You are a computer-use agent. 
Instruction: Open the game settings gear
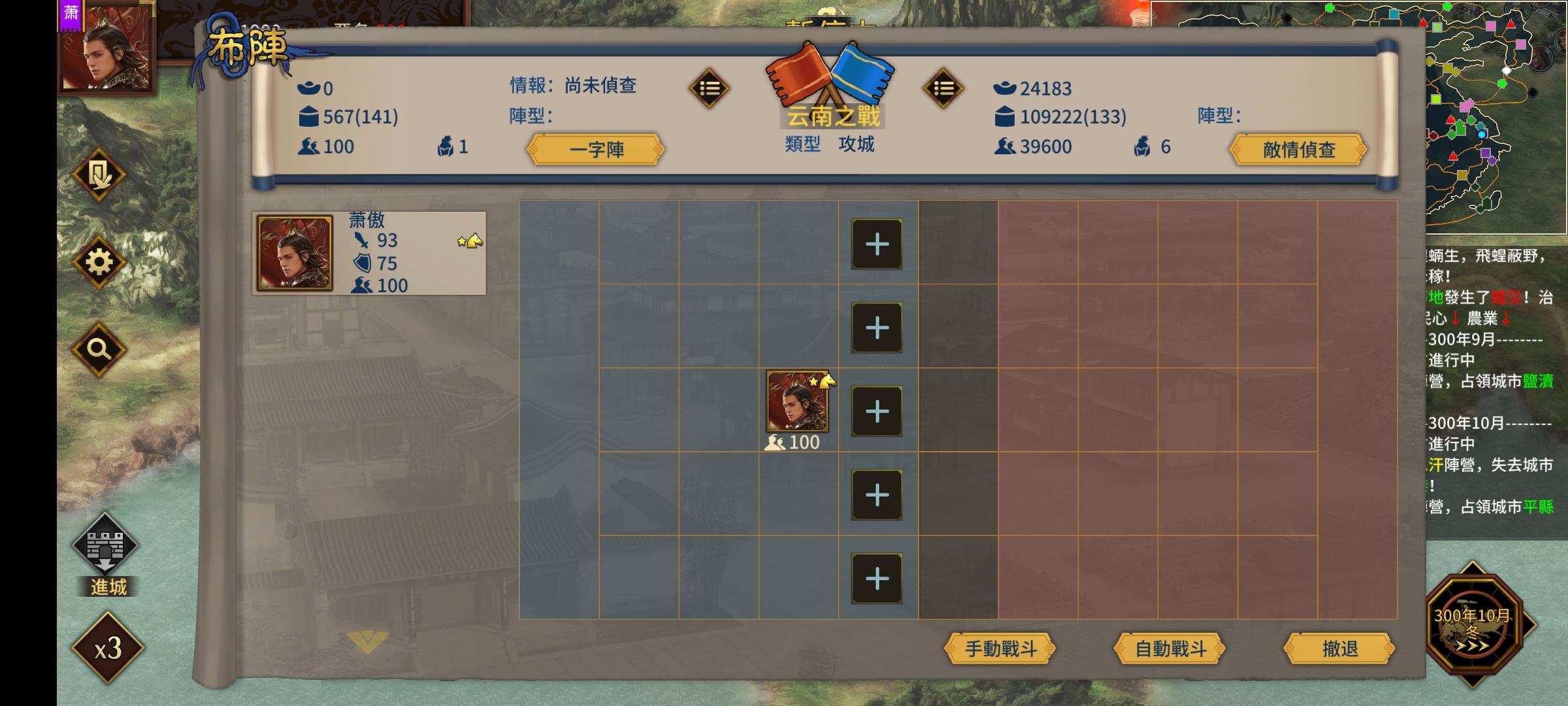pos(99,261)
